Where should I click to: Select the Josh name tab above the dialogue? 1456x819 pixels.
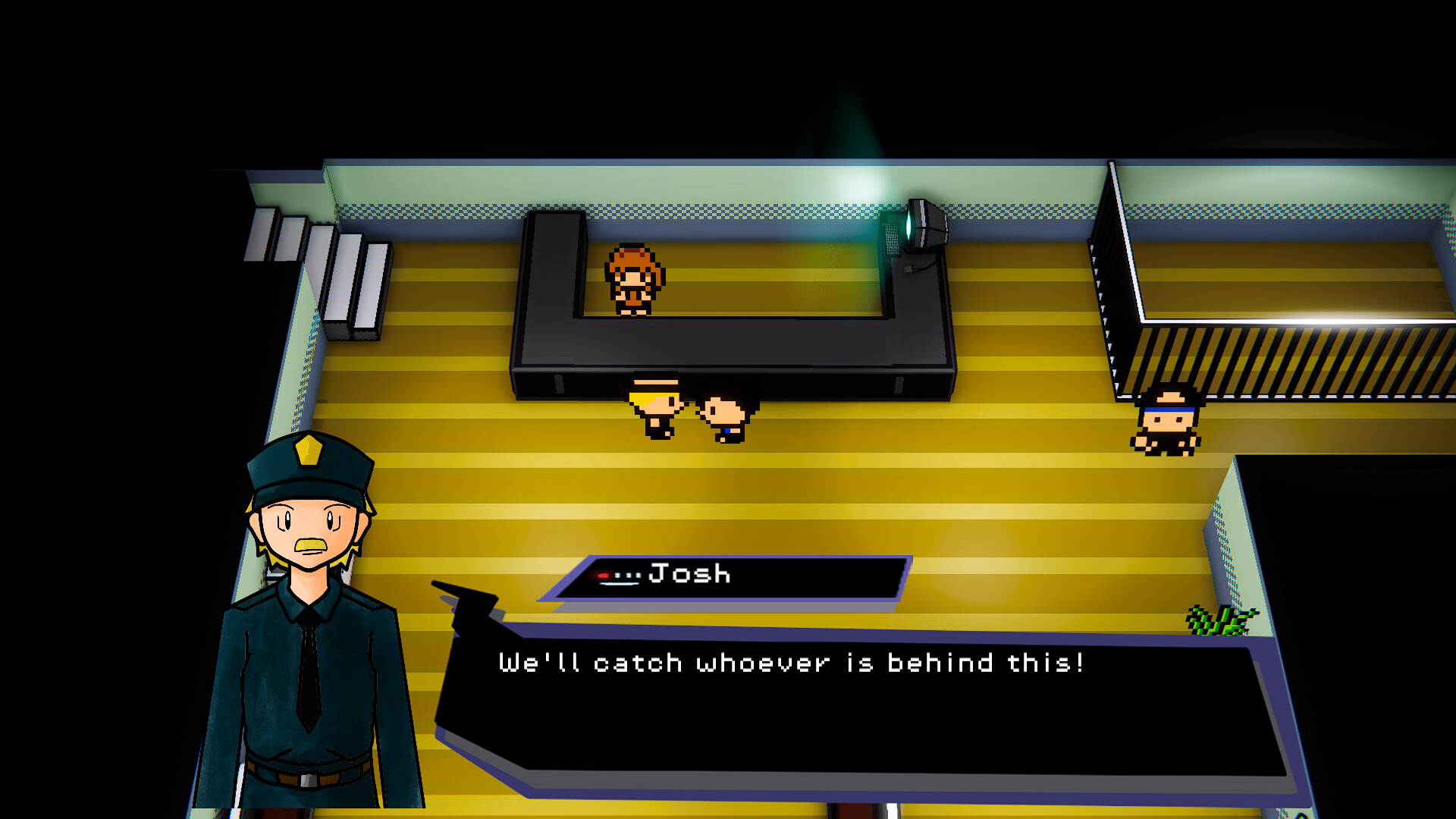pyautogui.click(x=690, y=575)
